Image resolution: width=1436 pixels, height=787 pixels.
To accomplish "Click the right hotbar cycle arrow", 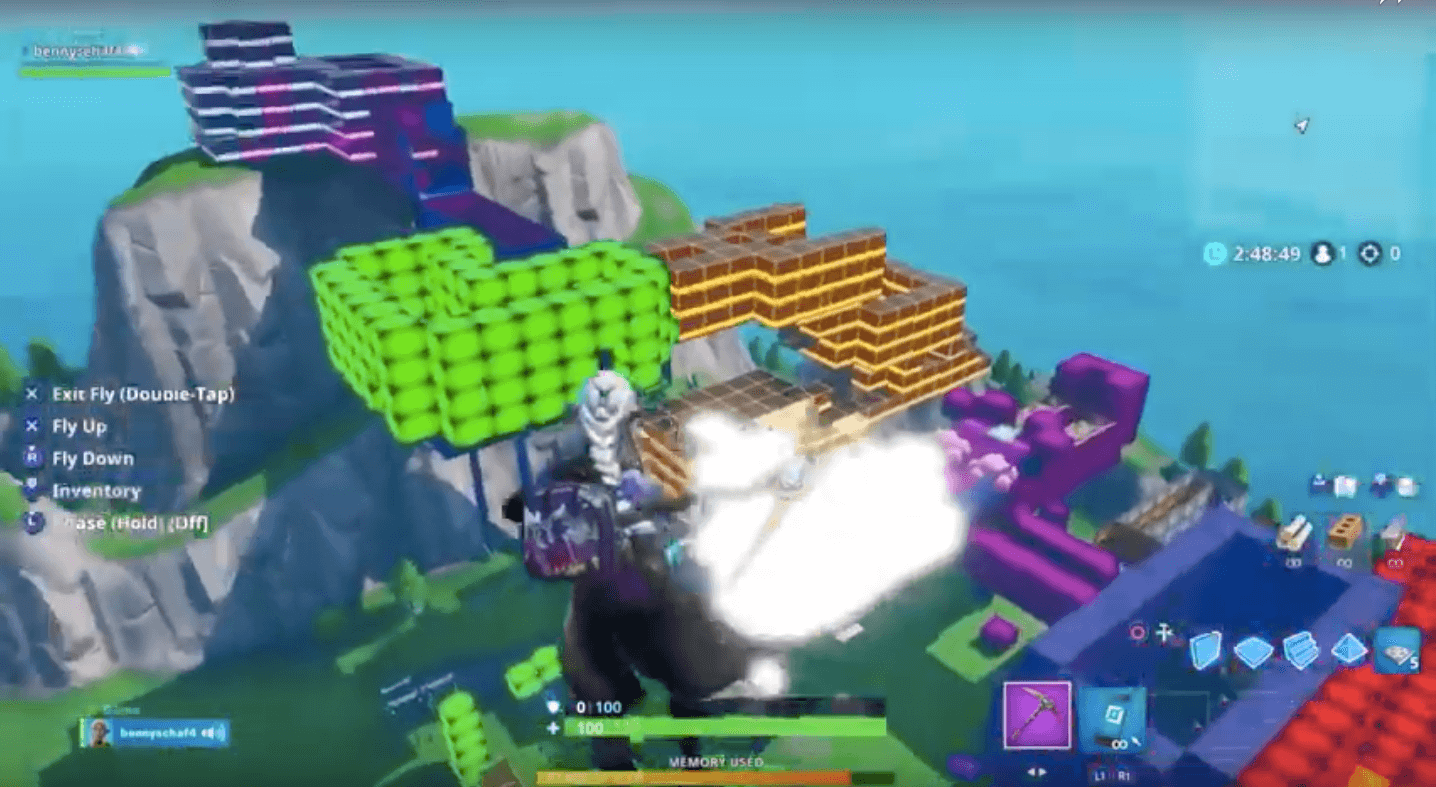I will coord(1042,772).
